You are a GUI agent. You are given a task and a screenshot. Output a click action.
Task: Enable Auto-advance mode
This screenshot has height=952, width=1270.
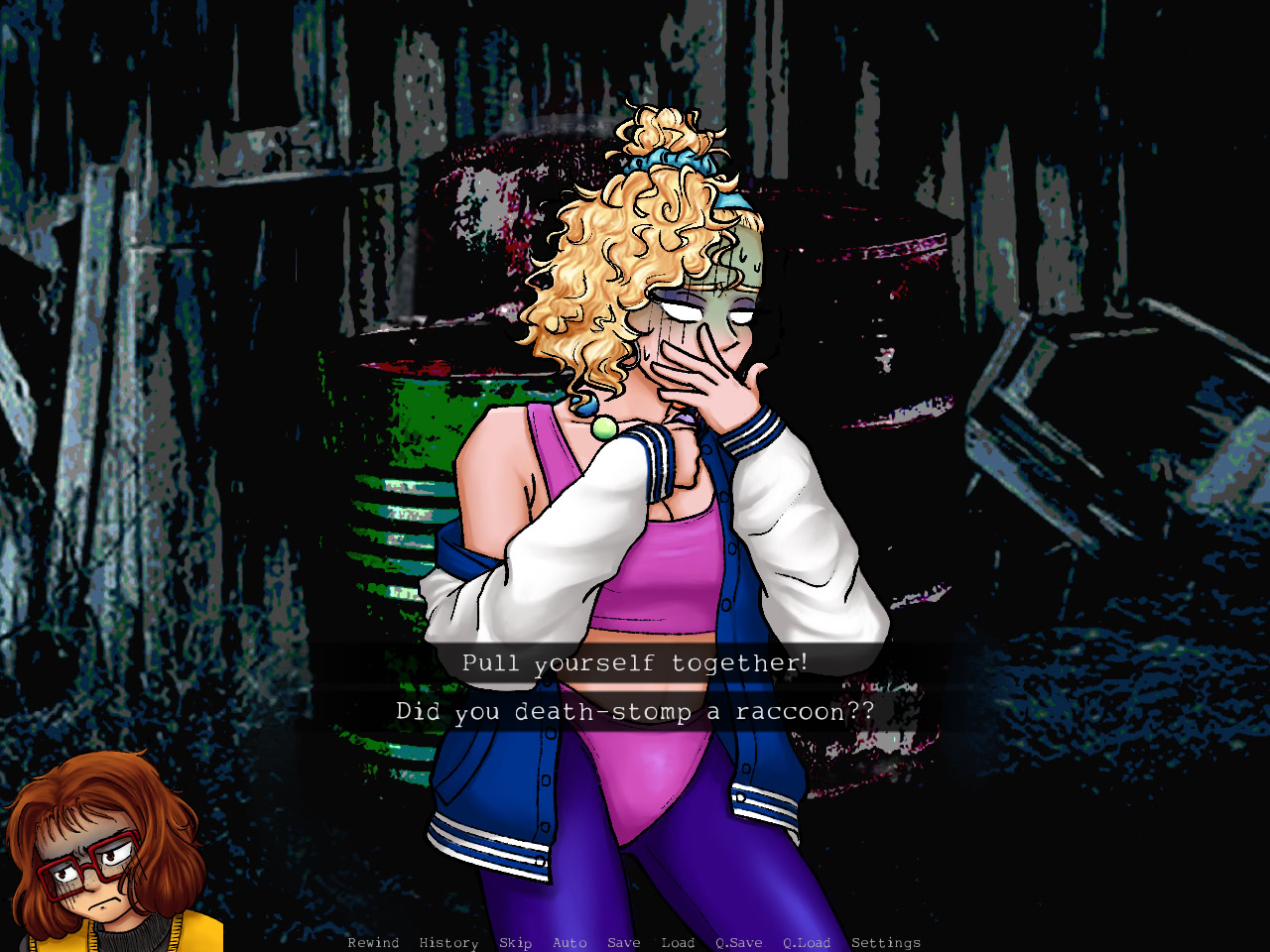coord(569,943)
